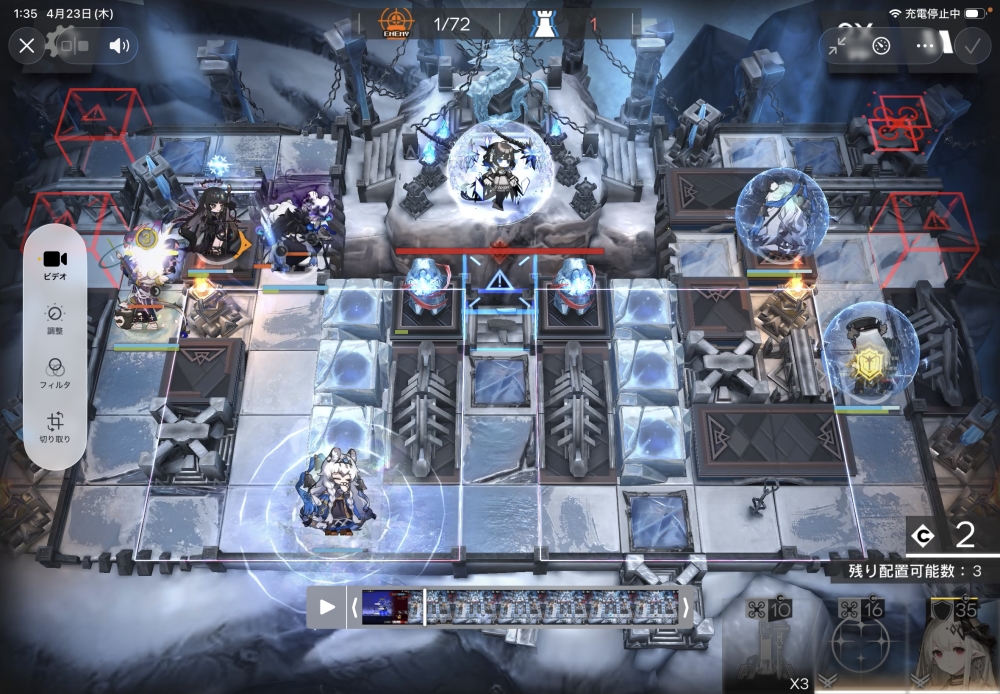
Task: Open the playback speed dial control
Action: click(881, 46)
